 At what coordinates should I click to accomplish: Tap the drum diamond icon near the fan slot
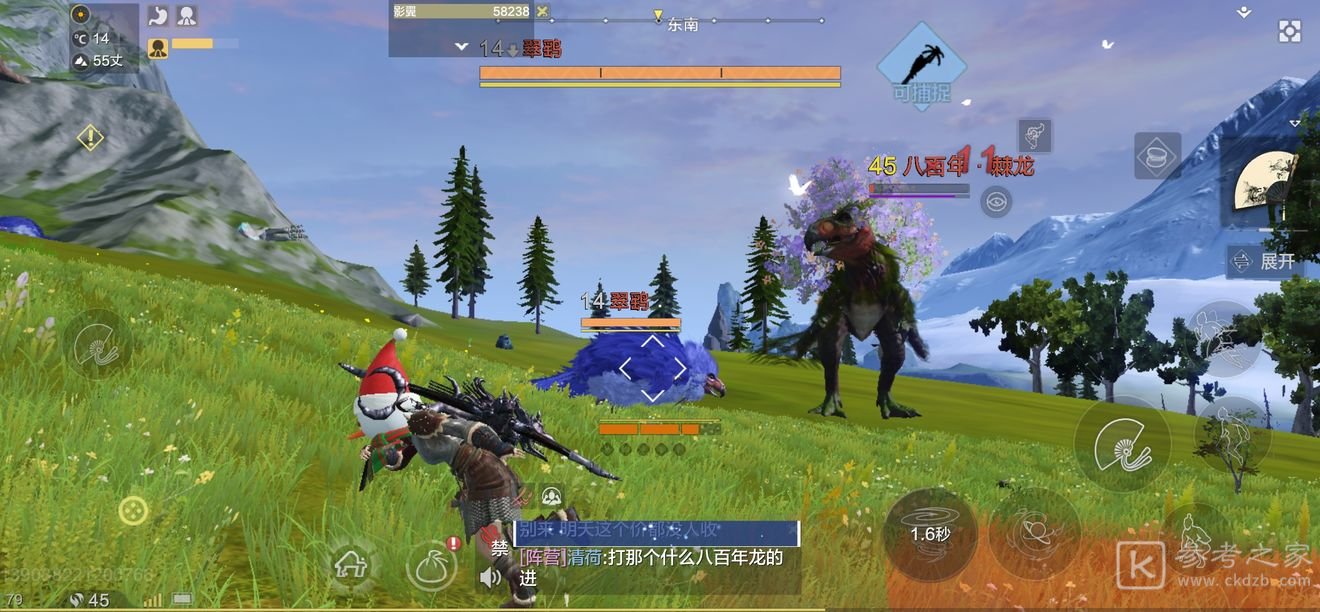pyautogui.click(x=1157, y=156)
